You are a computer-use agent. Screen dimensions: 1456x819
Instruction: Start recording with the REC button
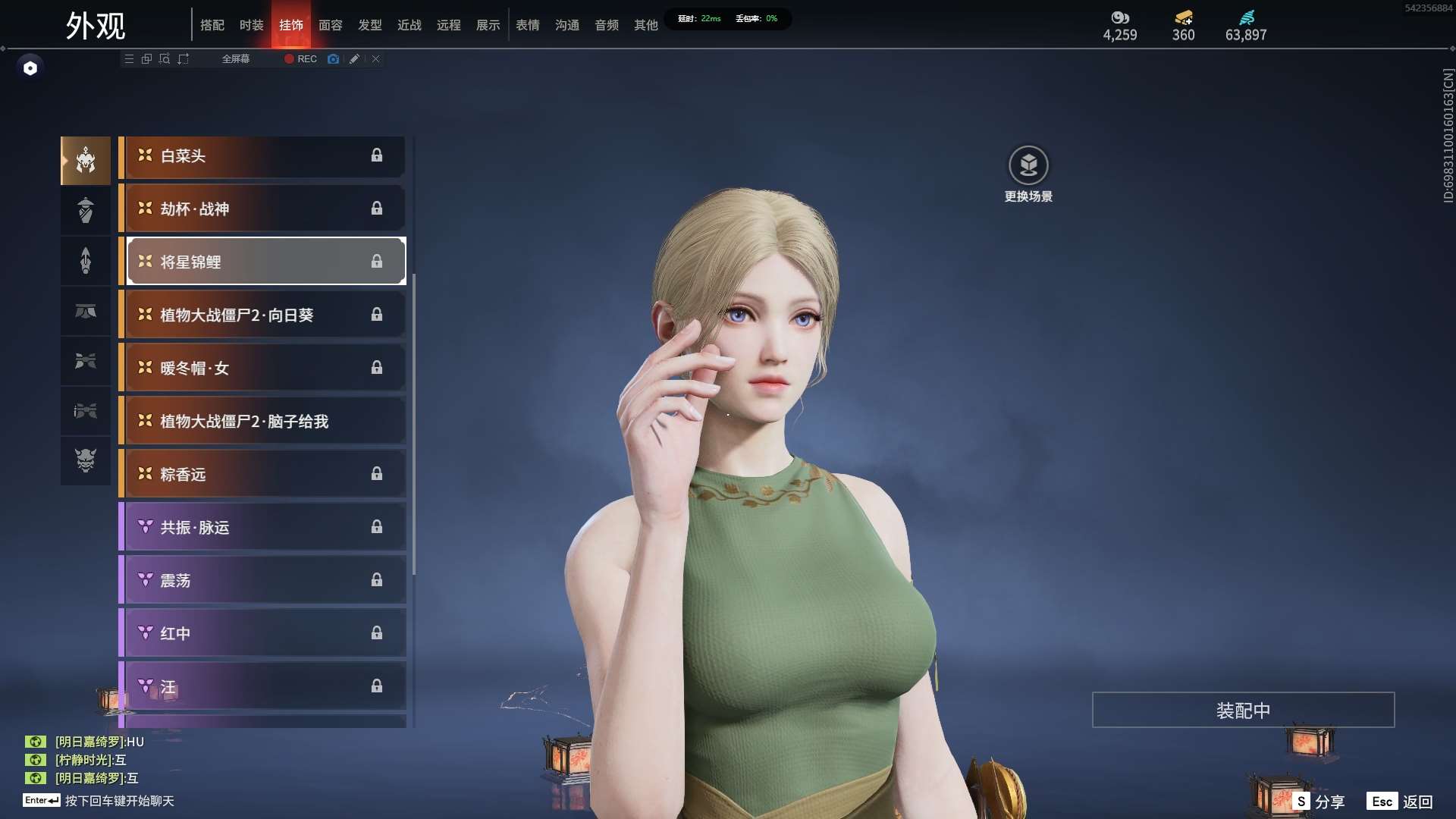tap(301, 59)
